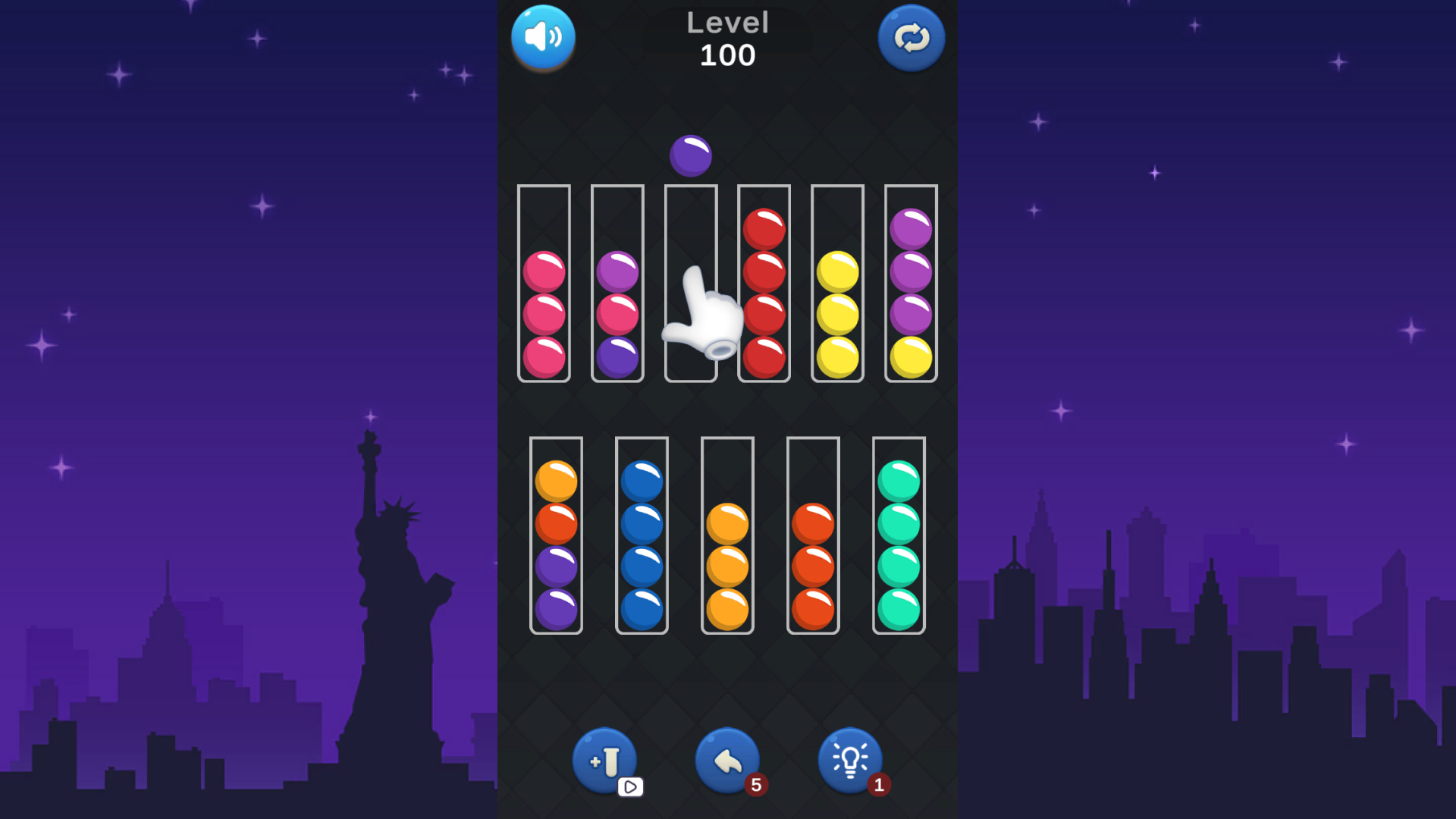Tap the red badge showing 1 hint left
Image resolution: width=1456 pixels, height=819 pixels.
(x=880, y=786)
